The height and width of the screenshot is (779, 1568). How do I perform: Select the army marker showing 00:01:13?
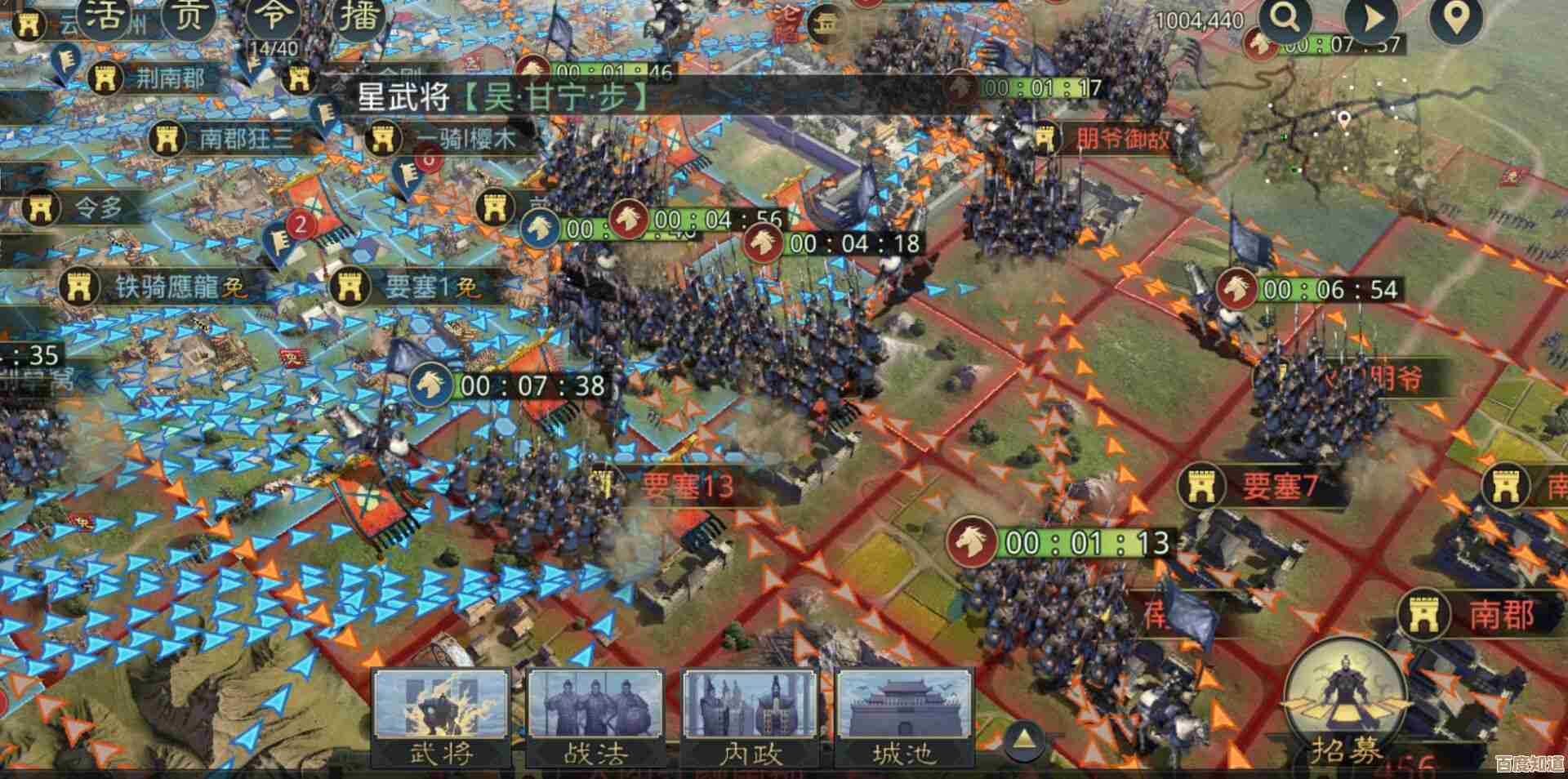click(x=972, y=541)
